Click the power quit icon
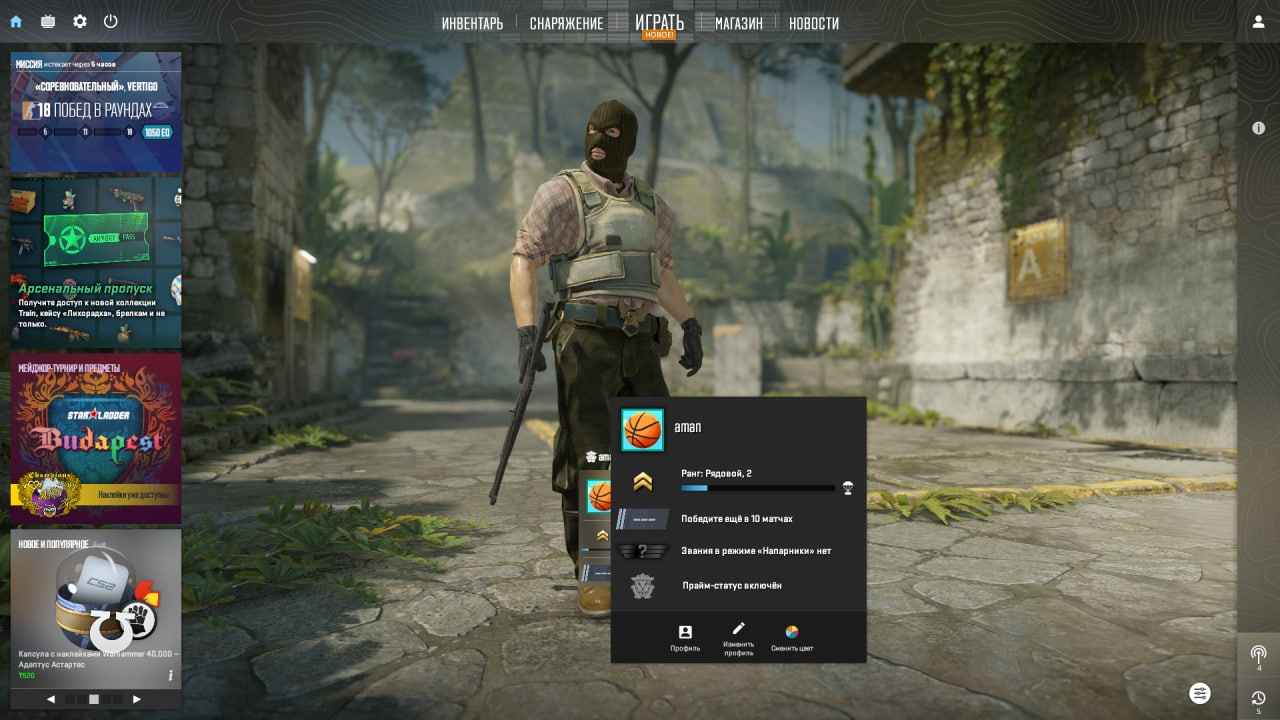This screenshot has height=720, width=1280. click(111, 21)
